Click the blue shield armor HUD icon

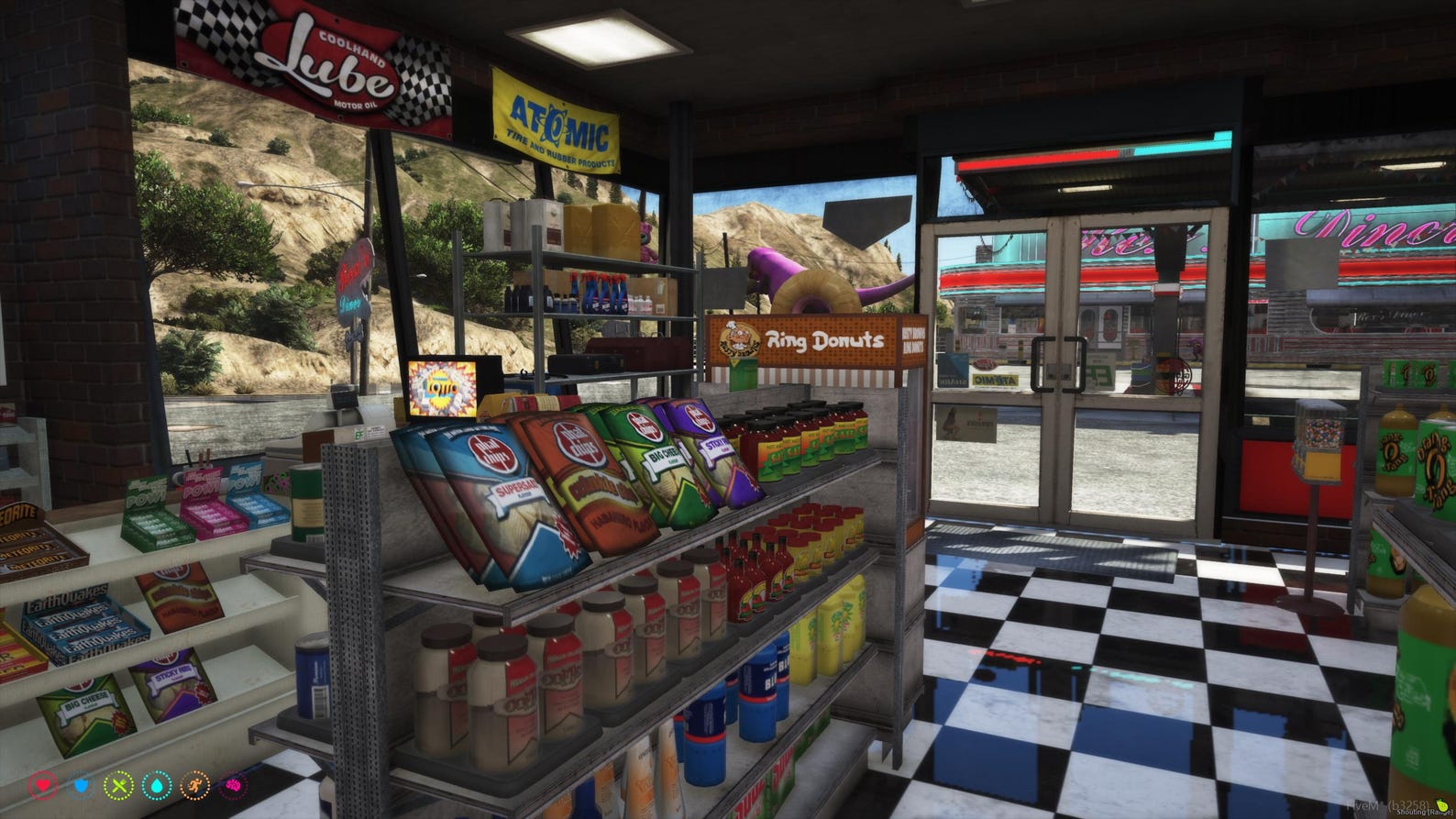coord(81,784)
